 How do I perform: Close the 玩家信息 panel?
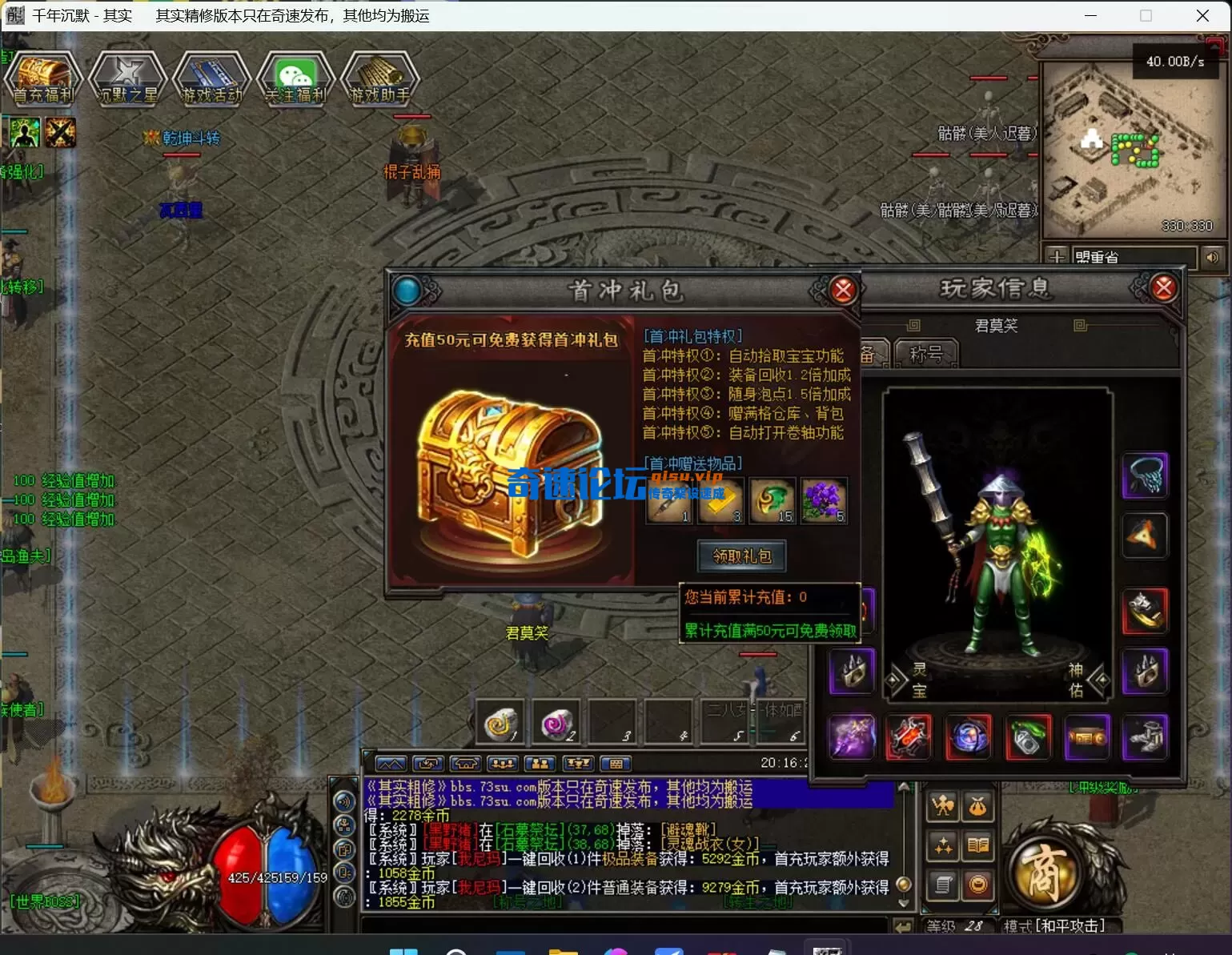[x=1163, y=287]
